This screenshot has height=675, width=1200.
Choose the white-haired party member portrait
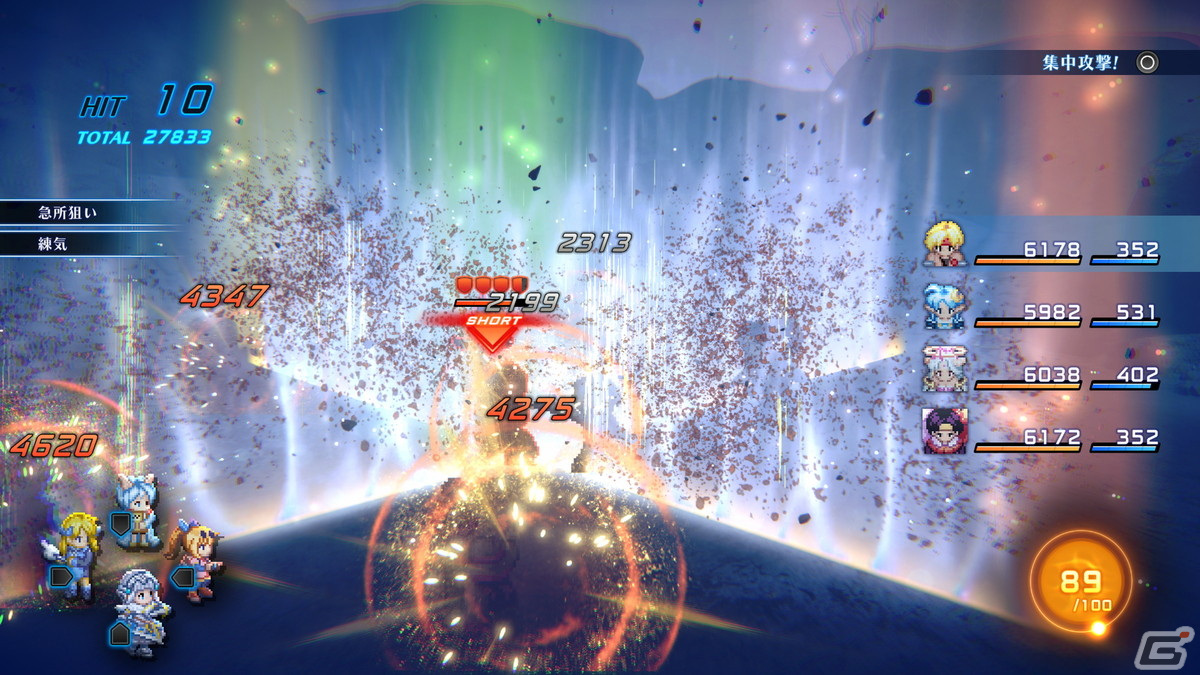pos(944,370)
